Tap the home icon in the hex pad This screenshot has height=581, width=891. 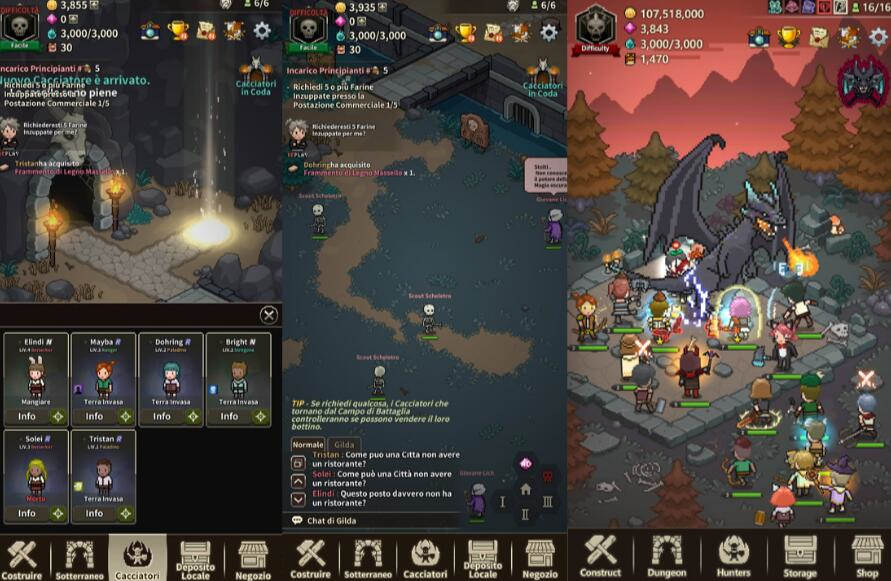[x=525, y=489]
